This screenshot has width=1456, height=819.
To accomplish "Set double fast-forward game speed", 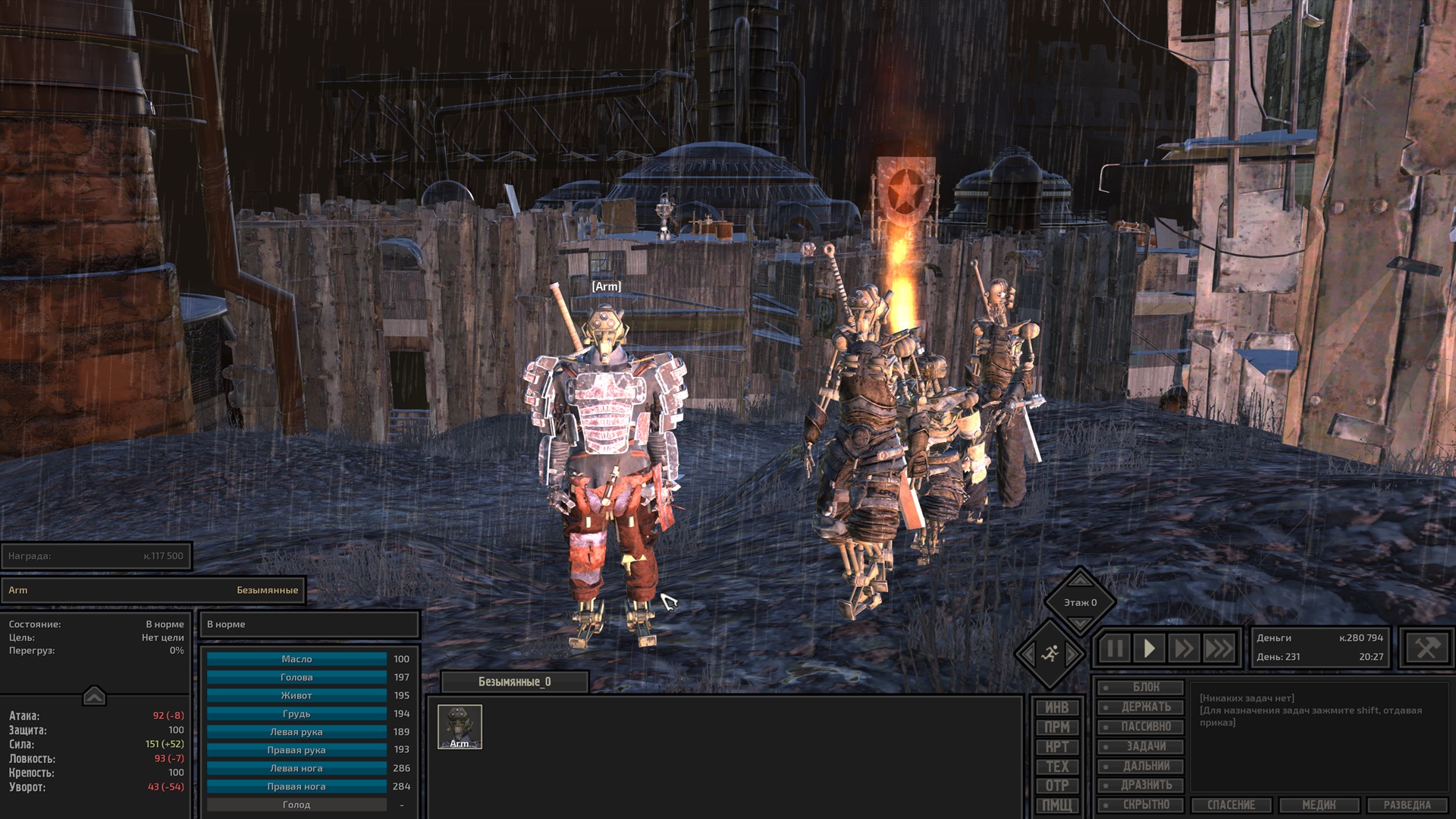I will (1183, 649).
